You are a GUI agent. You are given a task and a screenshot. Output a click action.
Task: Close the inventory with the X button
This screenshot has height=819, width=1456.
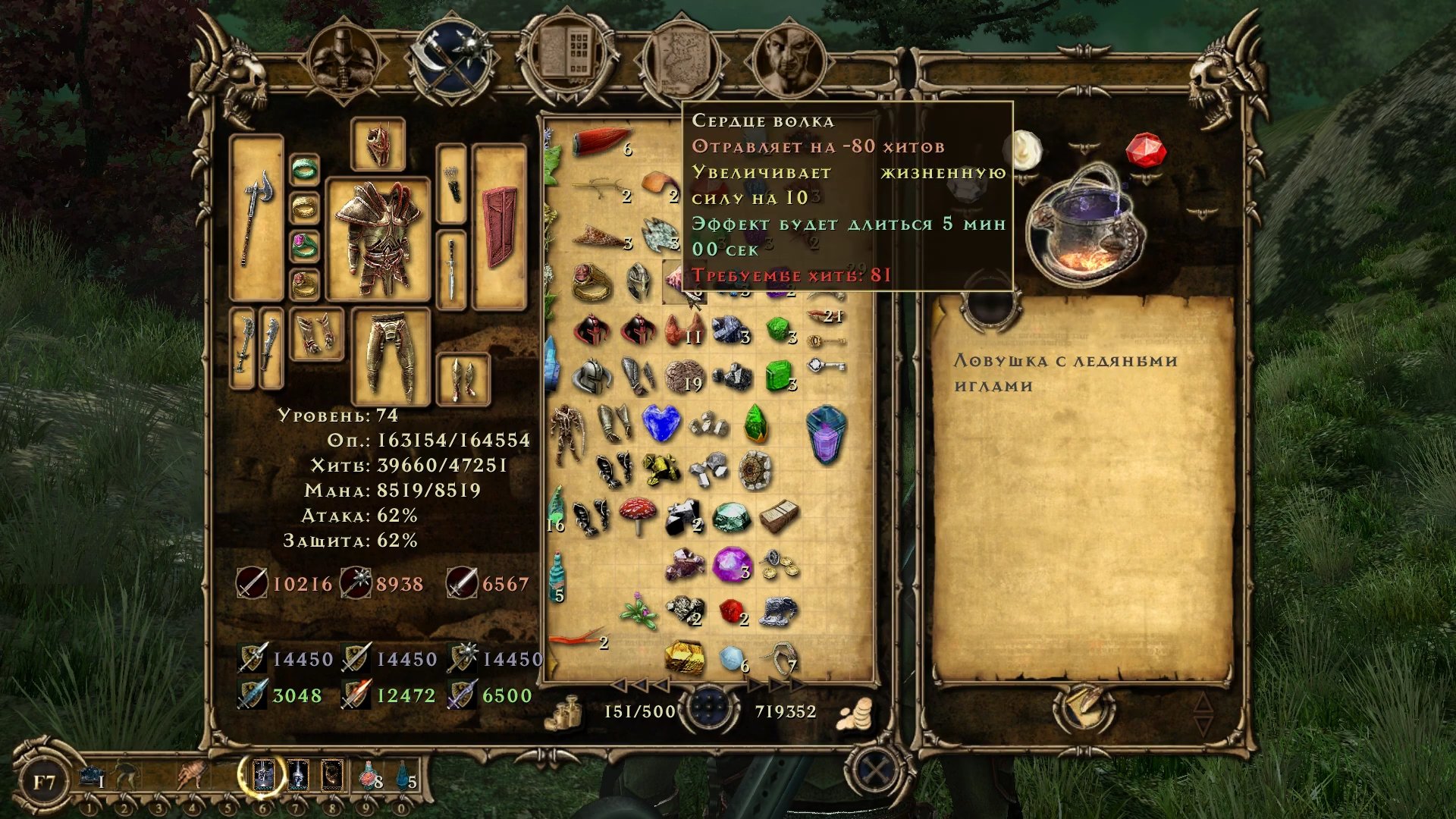point(877,773)
